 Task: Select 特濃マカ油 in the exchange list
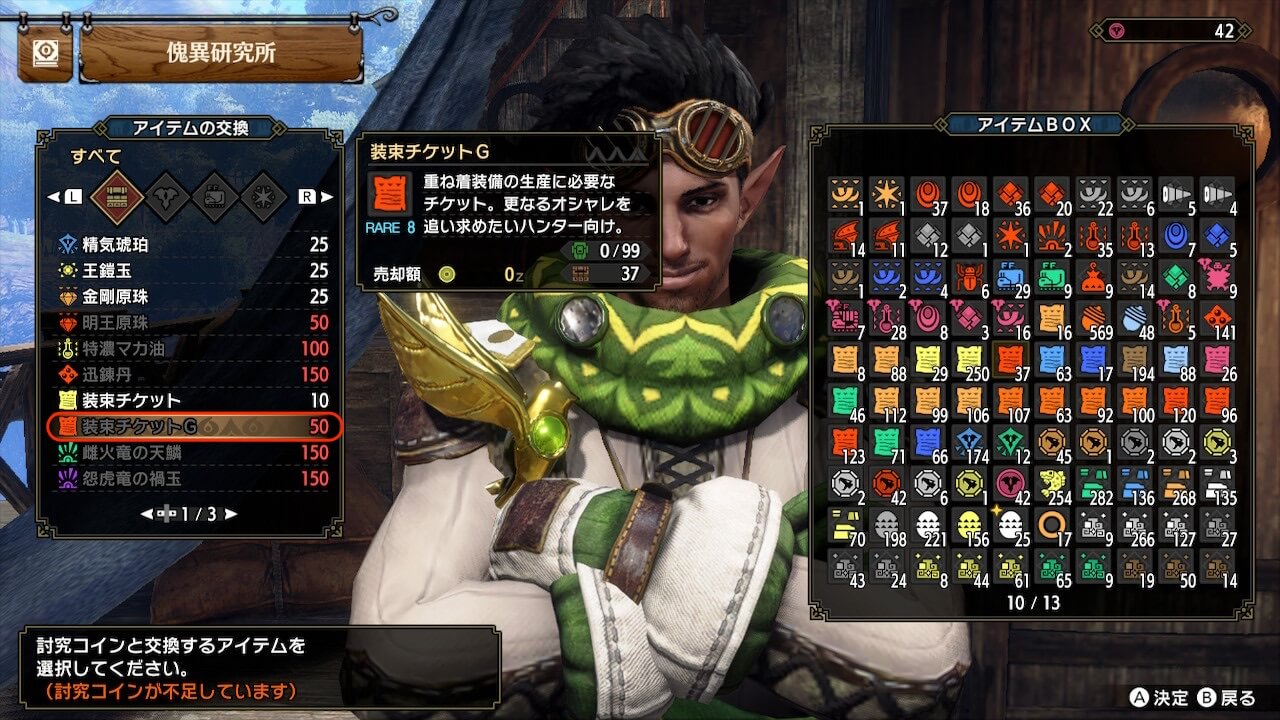[x=190, y=349]
